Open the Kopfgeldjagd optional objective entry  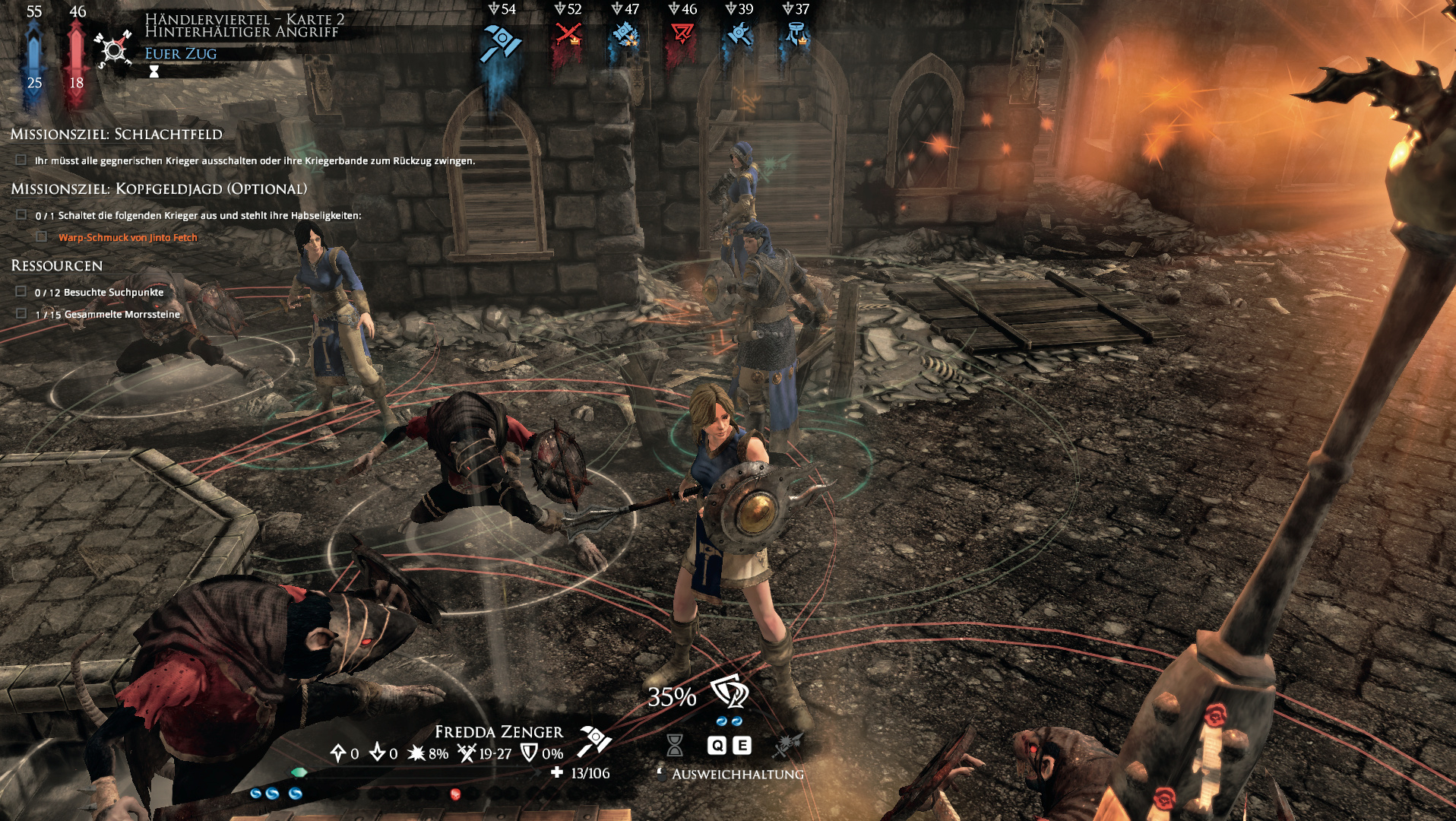coord(159,189)
